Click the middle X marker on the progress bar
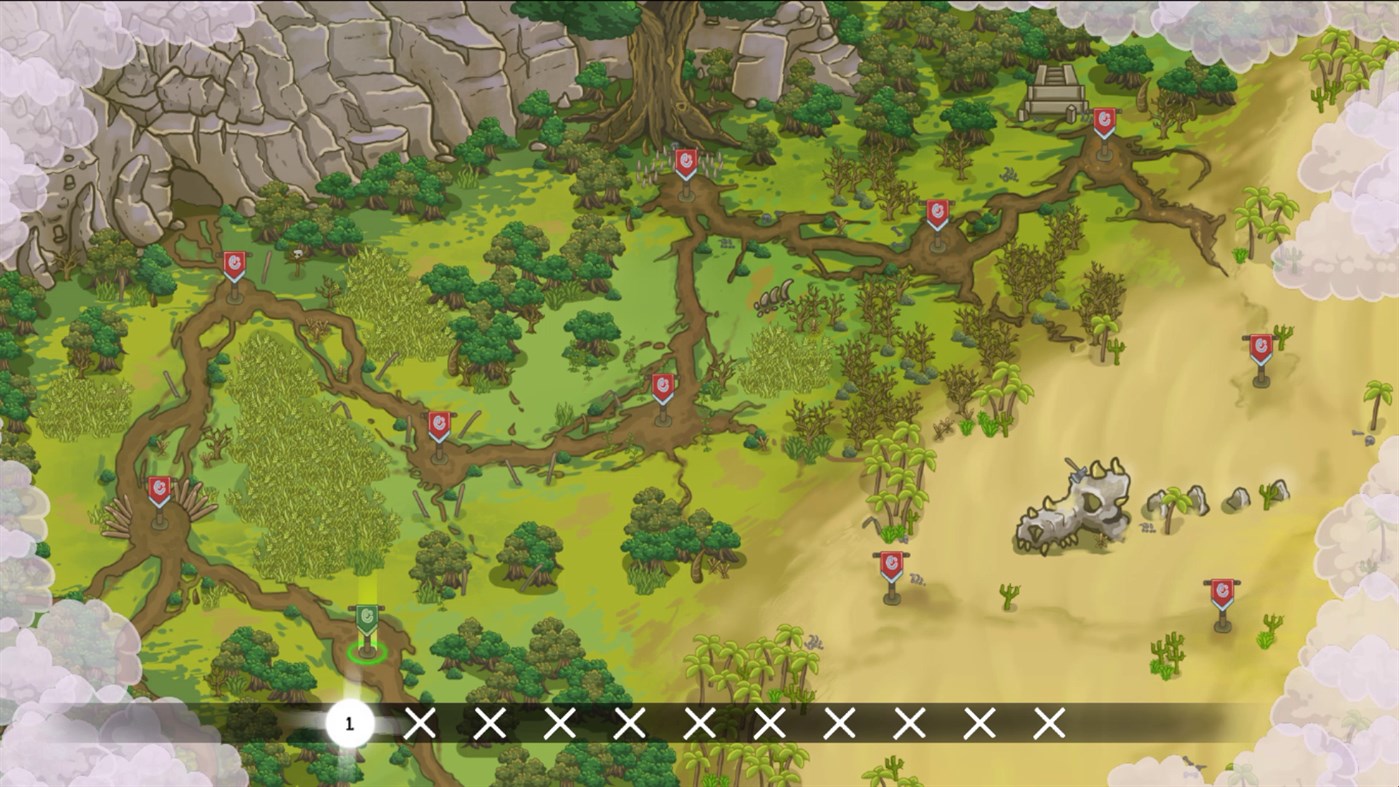Viewport: 1399px width, 787px height. (x=698, y=722)
